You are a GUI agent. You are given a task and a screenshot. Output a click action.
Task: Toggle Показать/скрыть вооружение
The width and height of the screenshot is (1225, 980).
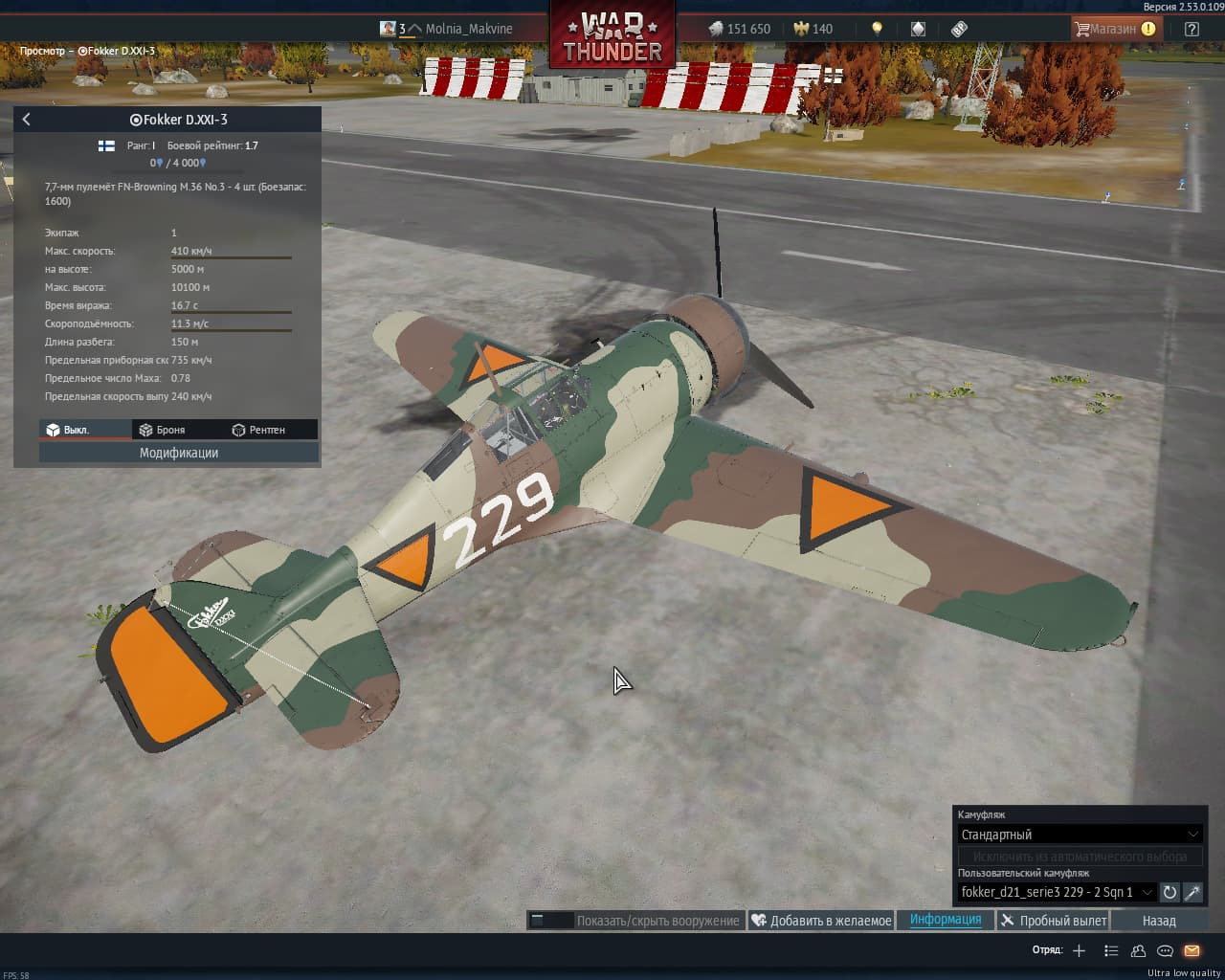(x=635, y=921)
